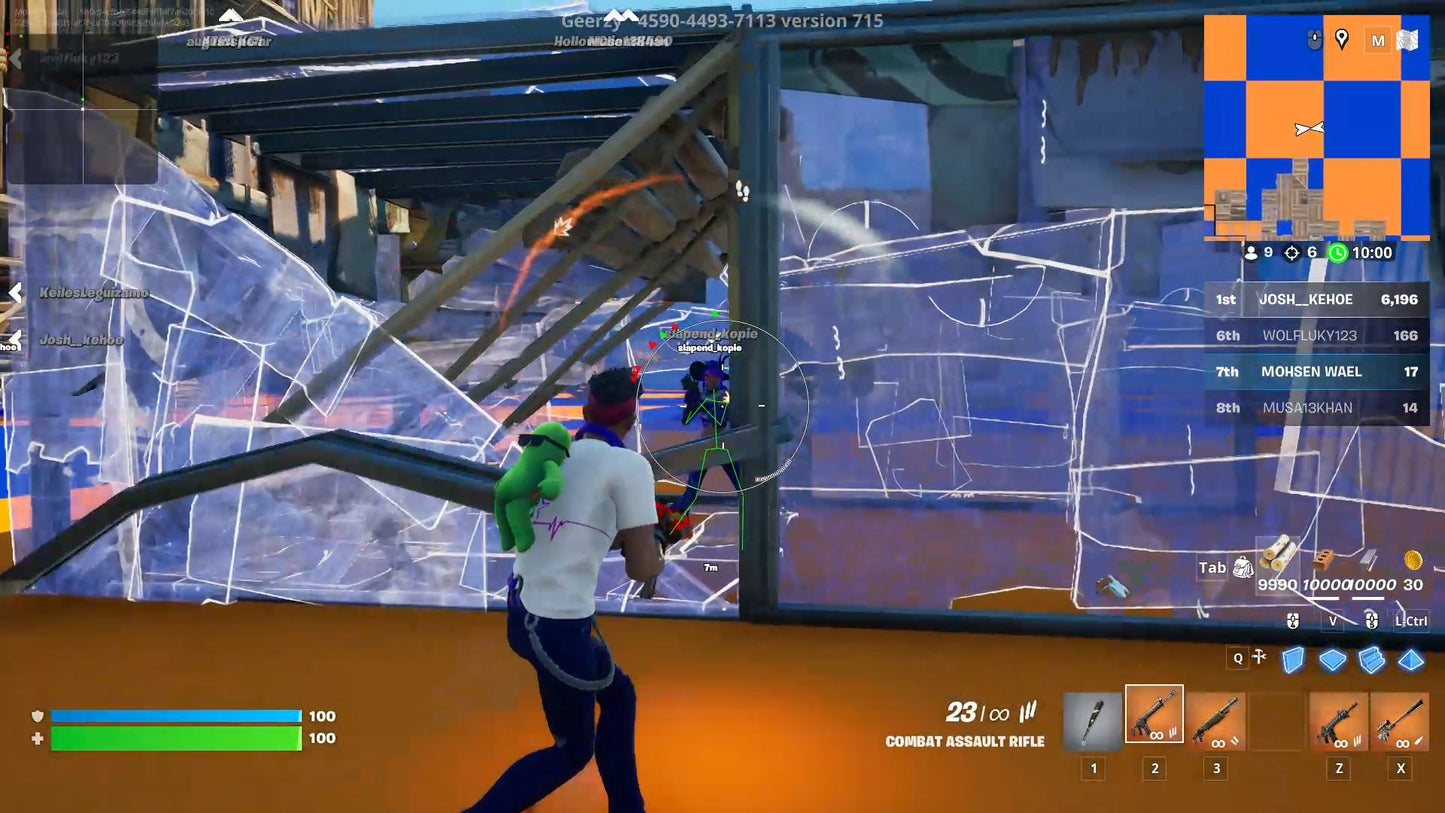Viewport: 1445px width, 813px height.
Task: Select the wall build piece icon
Action: [x=1293, y=659]
